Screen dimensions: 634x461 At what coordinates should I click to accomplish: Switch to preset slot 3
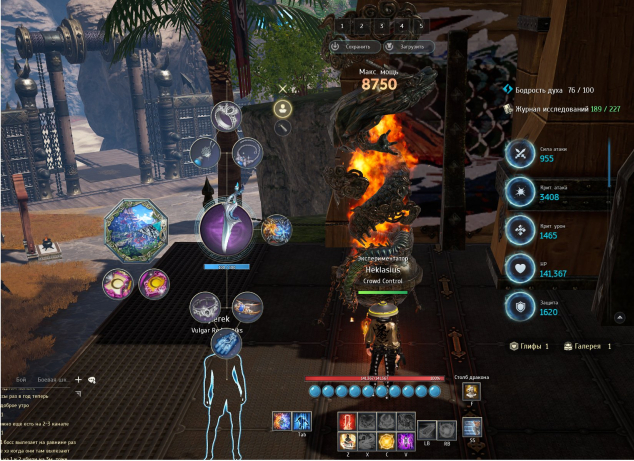coord(381,25)
